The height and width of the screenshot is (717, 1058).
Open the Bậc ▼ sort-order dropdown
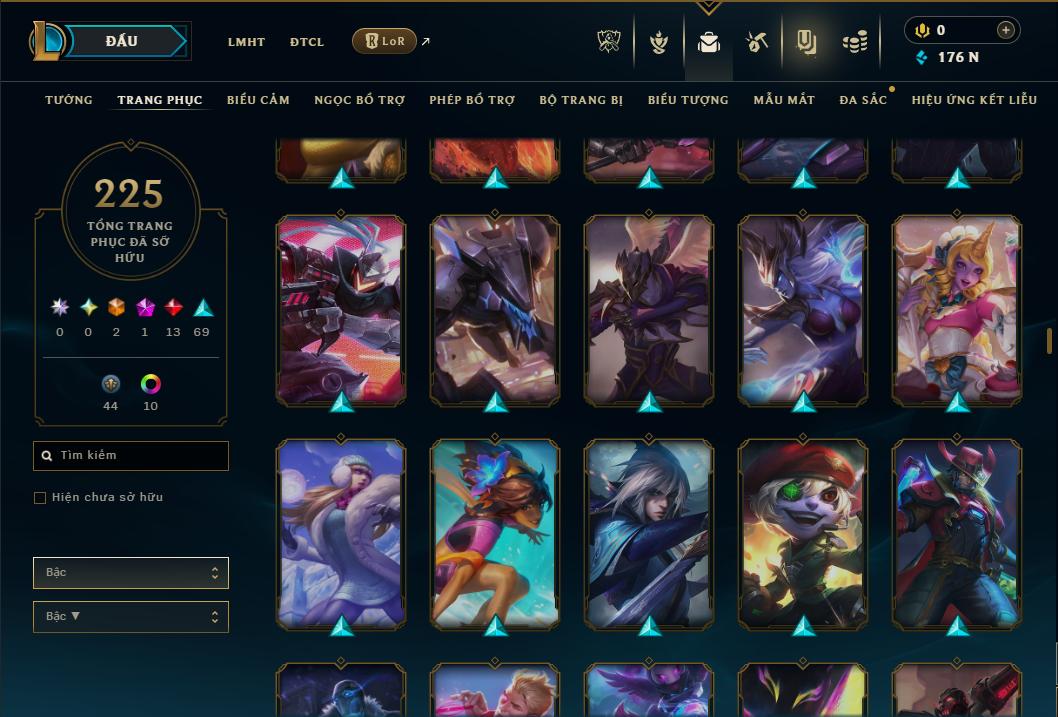(131, 617)
